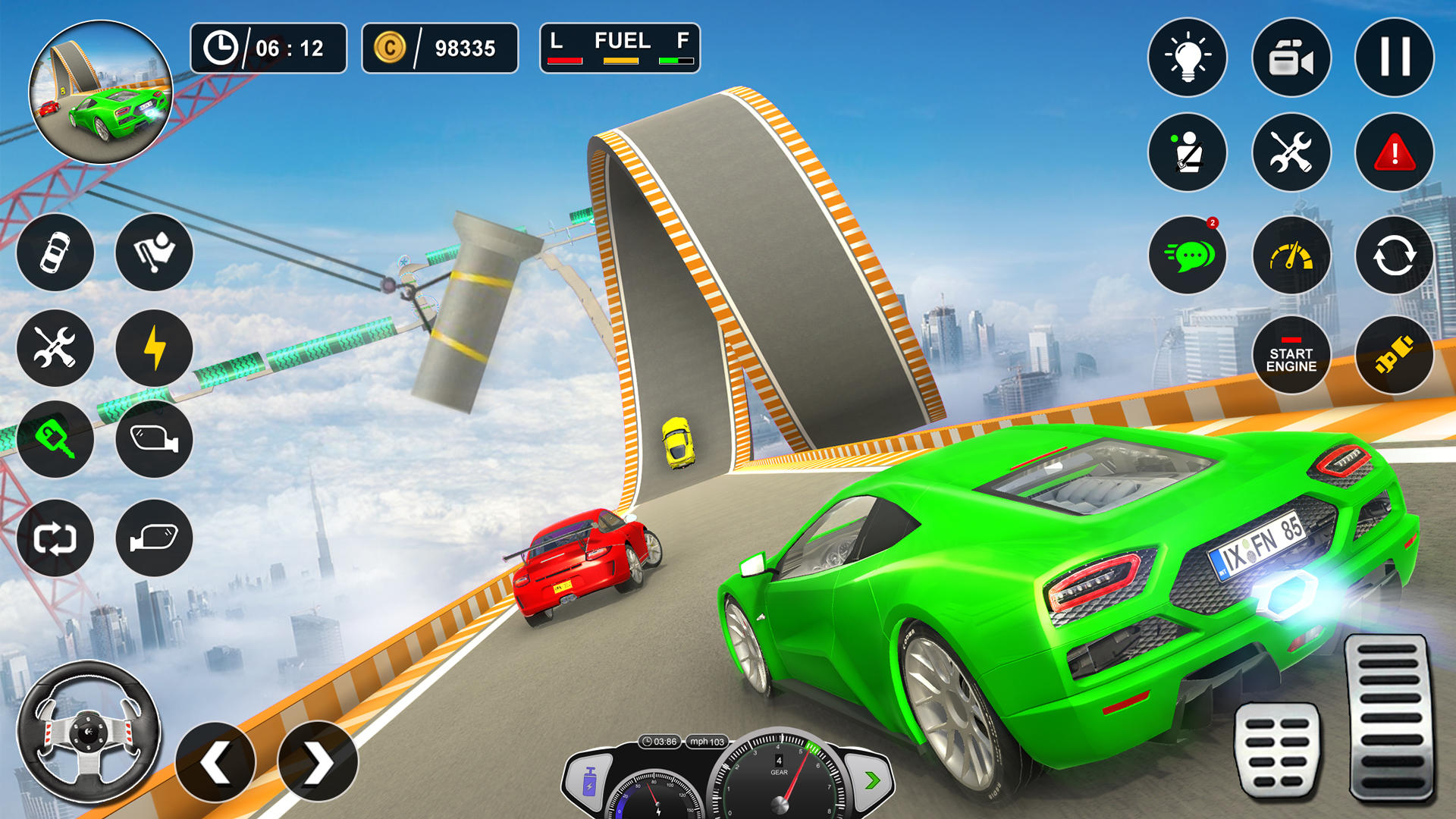The image size is (1456, 819).
Task: Click the circular refresh arrows button
Action: click(1394, 256)
